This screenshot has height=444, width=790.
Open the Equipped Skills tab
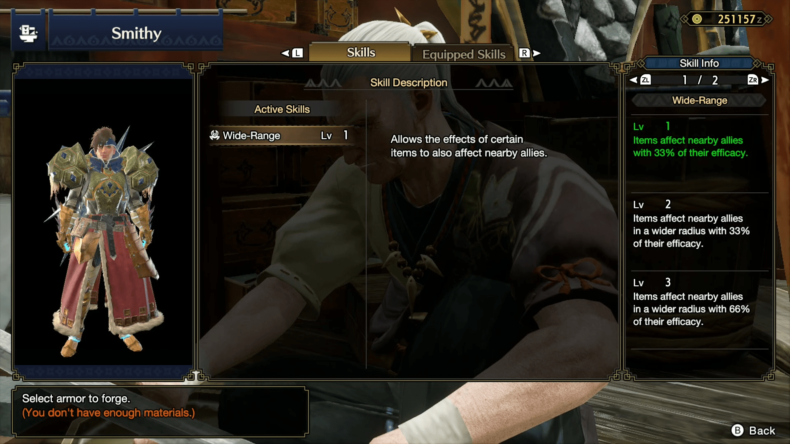point(463,54)
